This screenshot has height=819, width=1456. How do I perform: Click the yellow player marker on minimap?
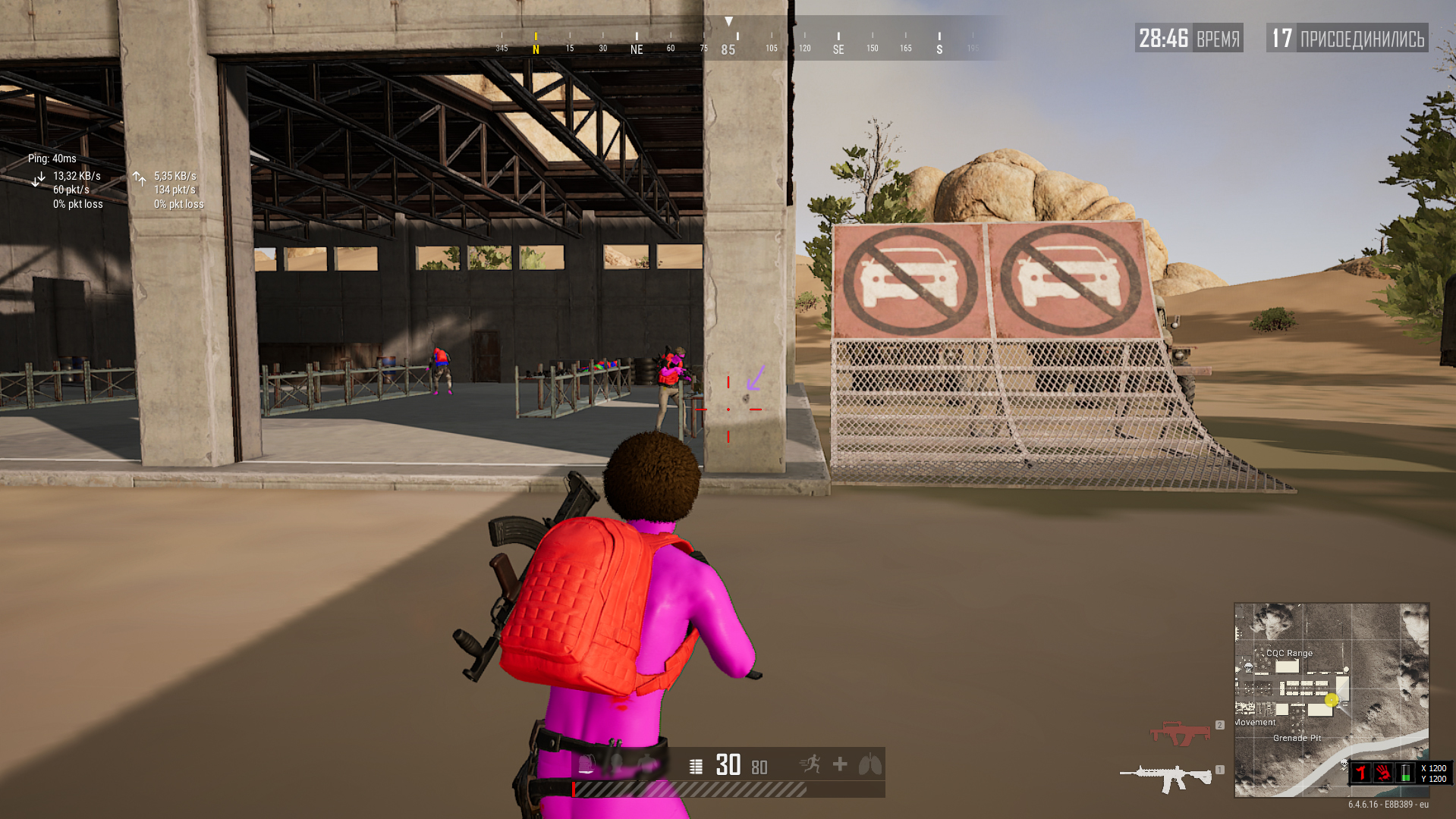[1332, 700]
